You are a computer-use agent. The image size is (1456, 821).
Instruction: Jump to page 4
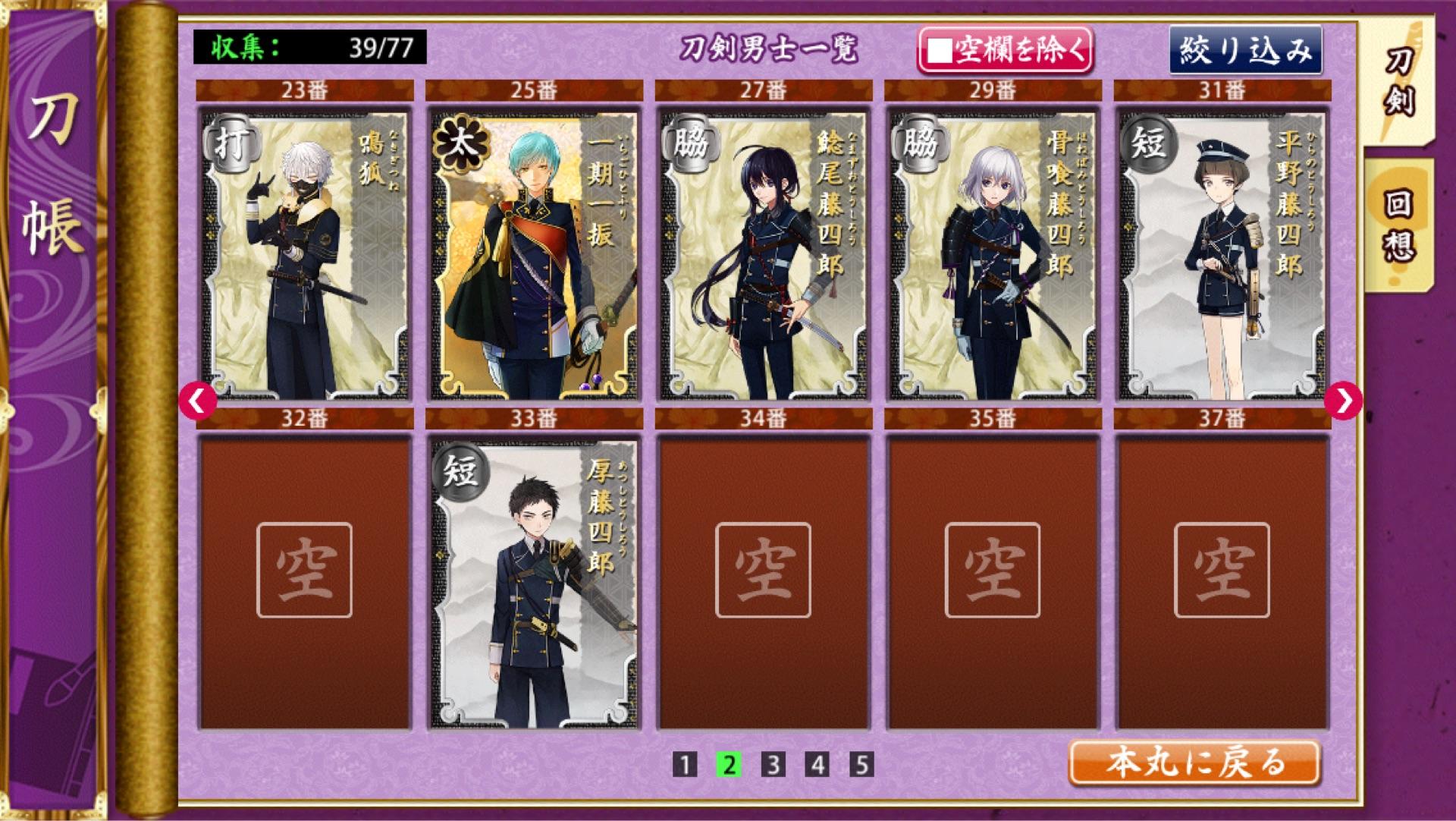817,765
